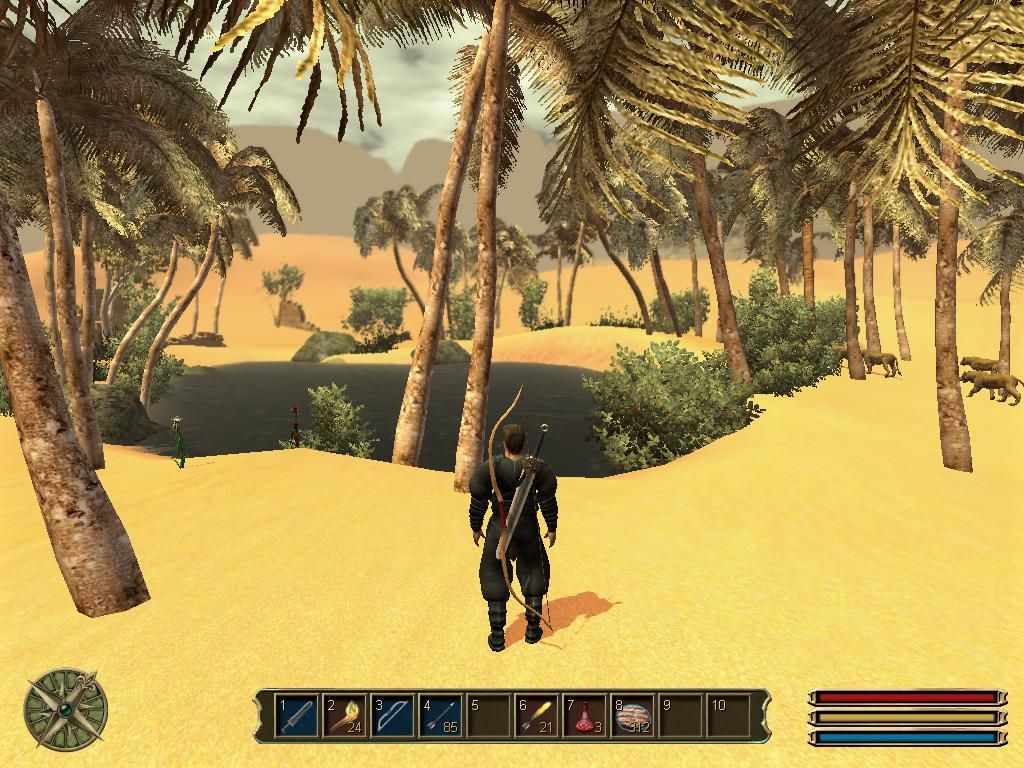1024x768 pixels.
Task: Click the compass in the corner
Action: click(x=66, y=709)
